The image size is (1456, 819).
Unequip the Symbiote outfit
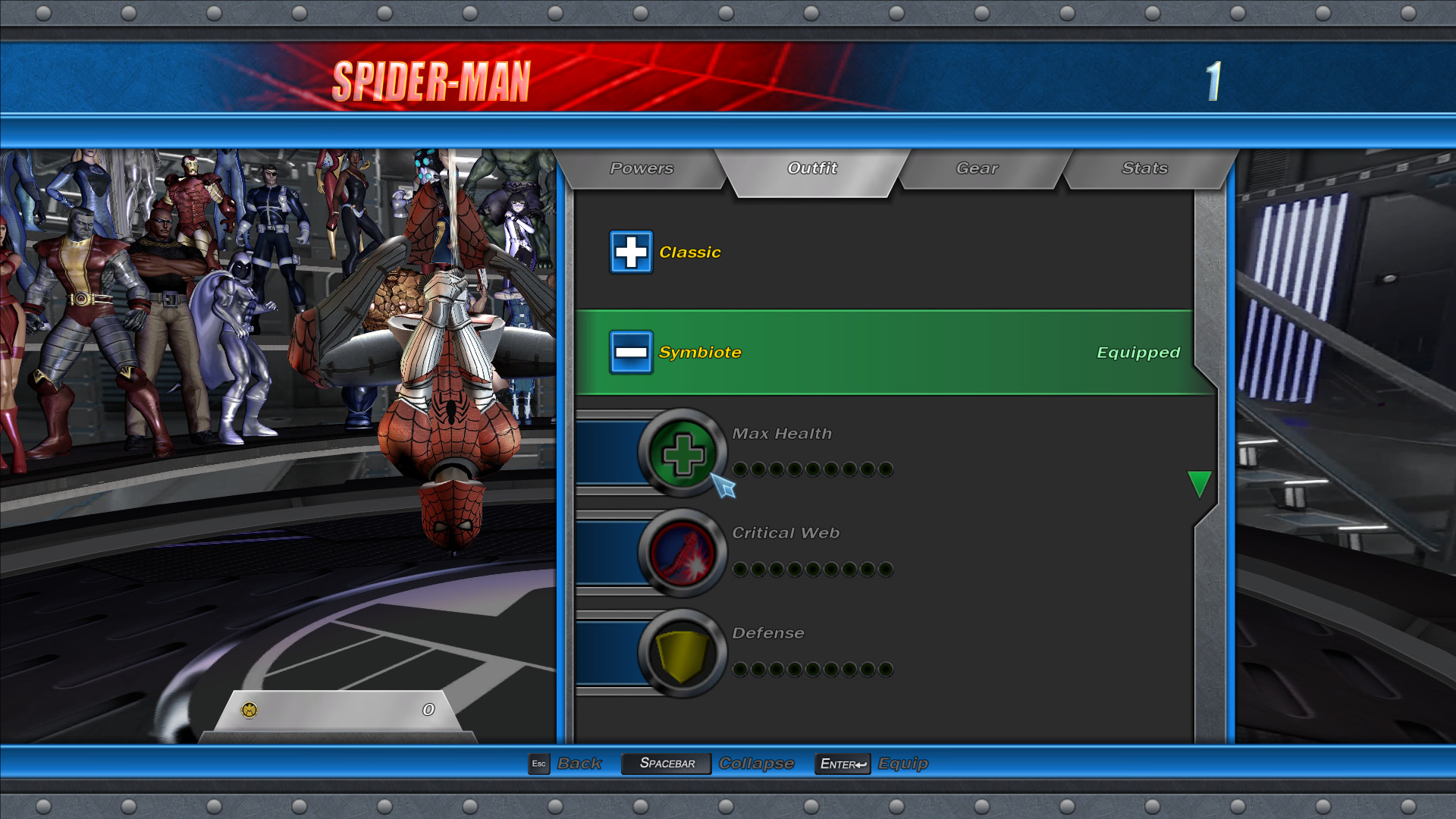(x=872, y=352)
